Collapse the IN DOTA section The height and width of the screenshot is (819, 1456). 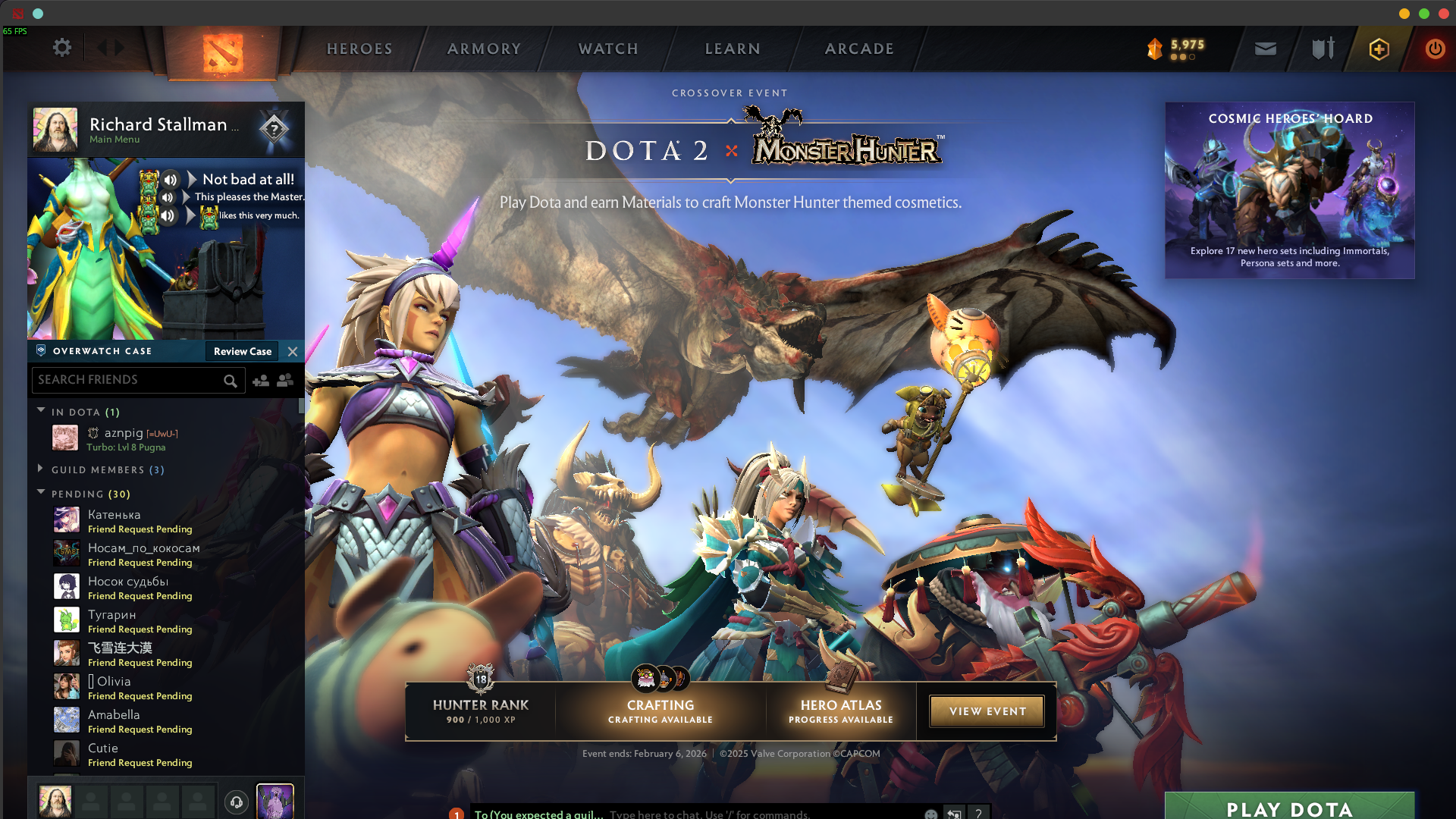[42, 410]
